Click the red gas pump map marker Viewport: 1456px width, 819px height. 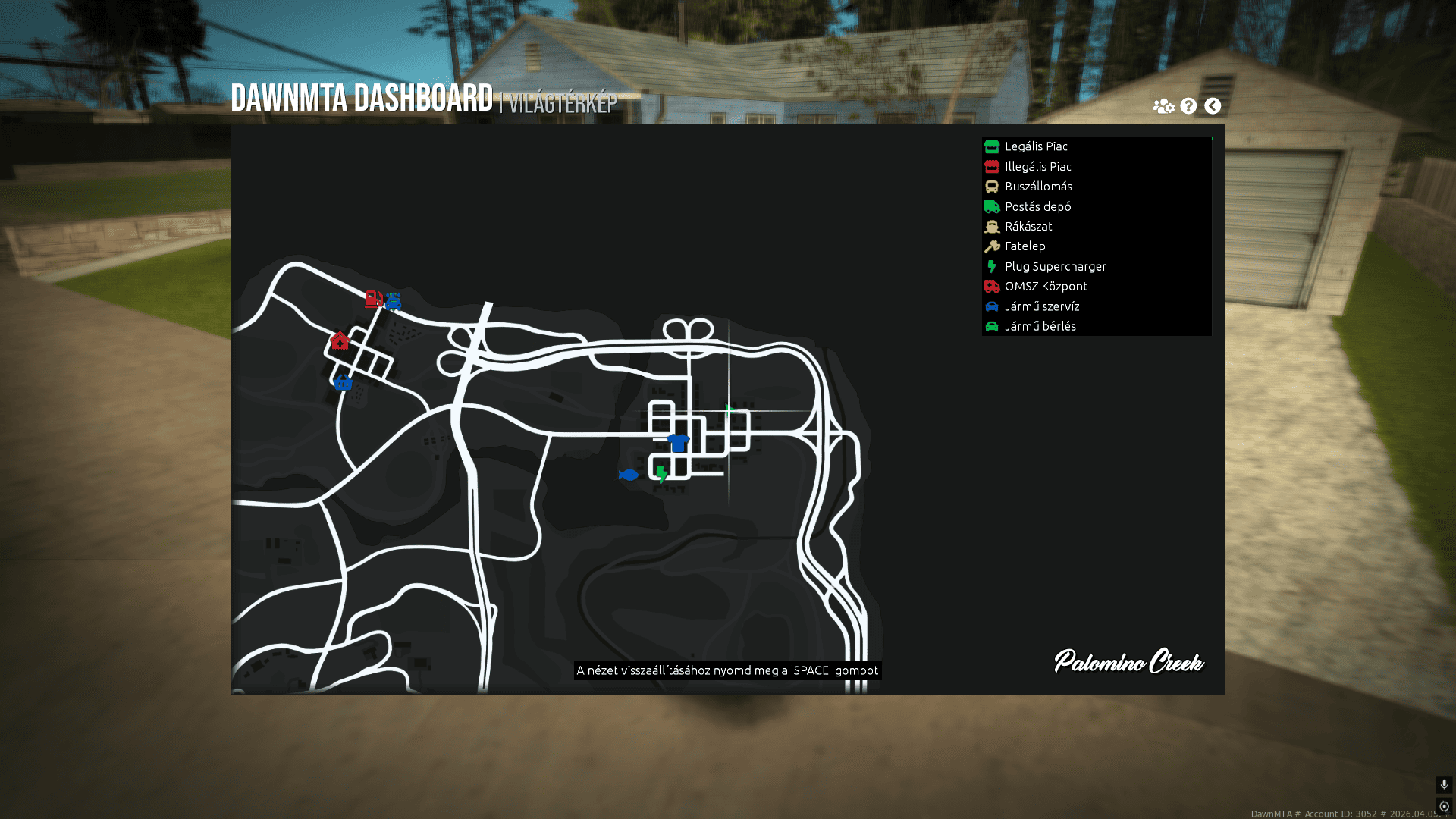[373, 299]
